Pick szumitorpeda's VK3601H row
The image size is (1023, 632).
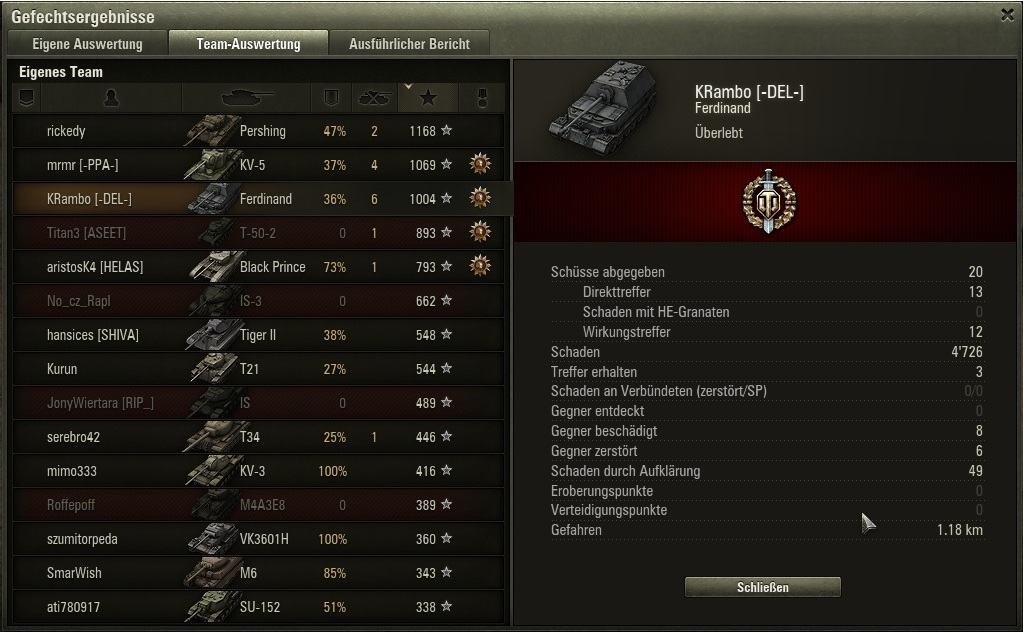tap(260, 539)
